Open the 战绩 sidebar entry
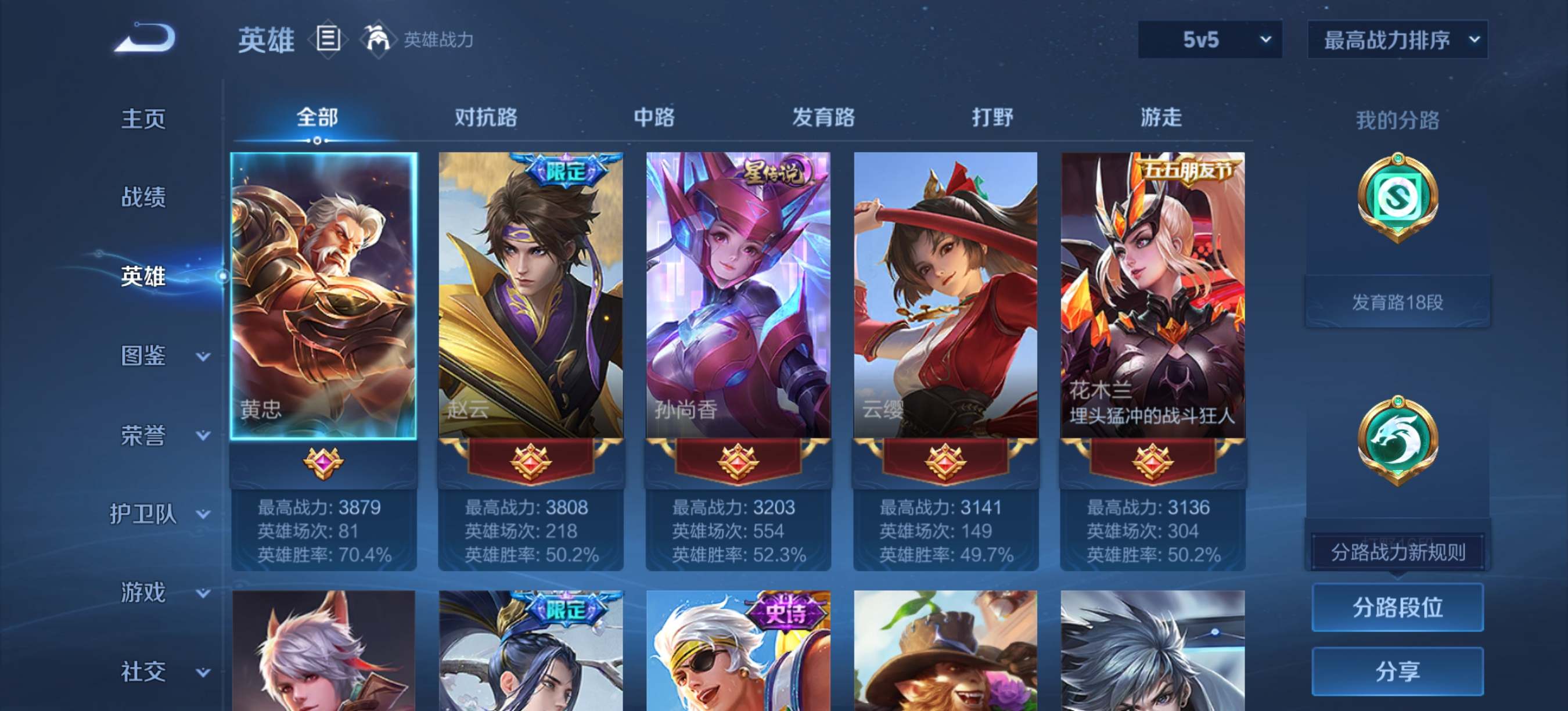The width and height of the screenshot is (1568, 711). coord(143,196)
